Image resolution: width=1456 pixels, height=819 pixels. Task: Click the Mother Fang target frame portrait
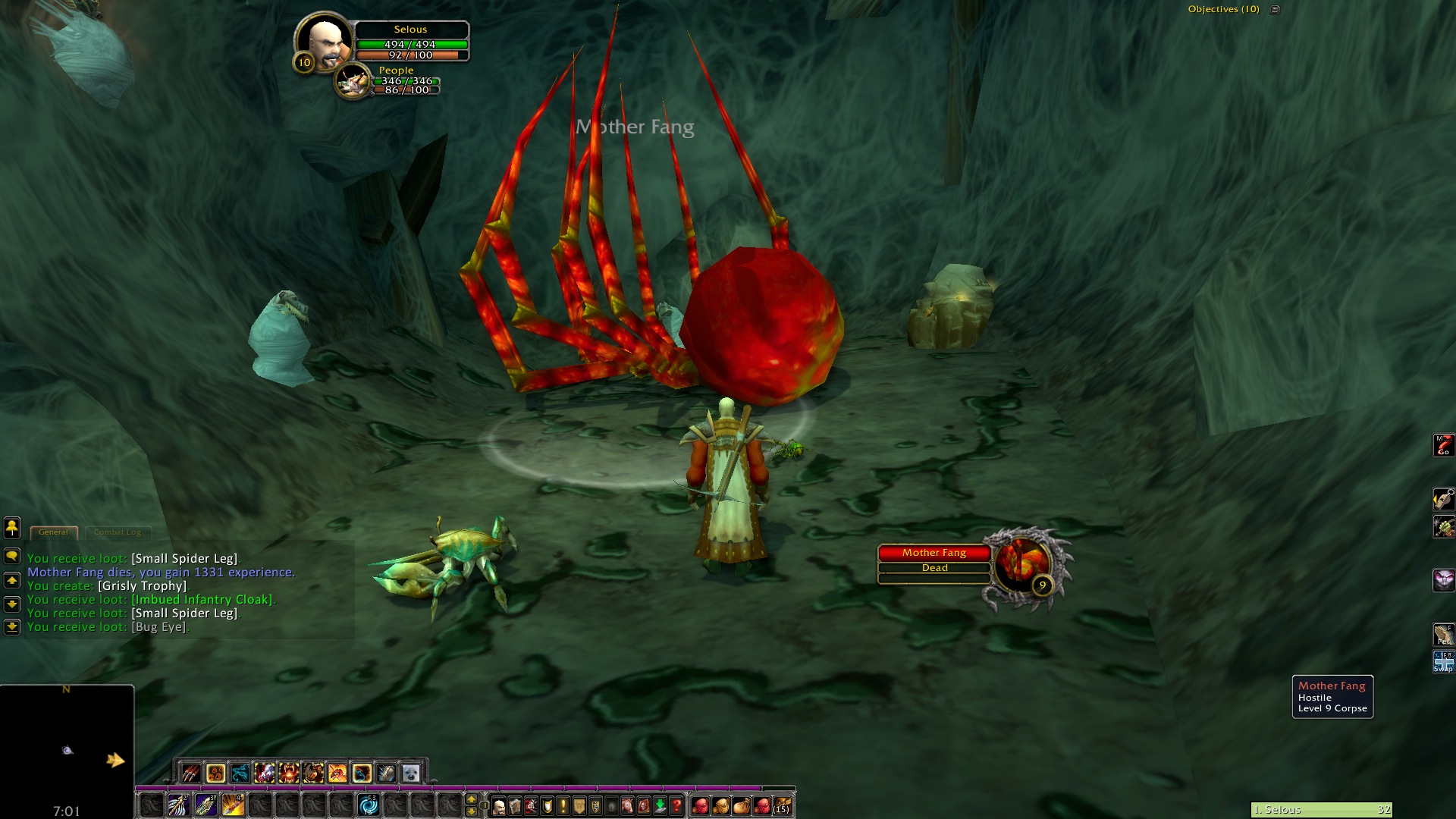(x=1023, y=565)
